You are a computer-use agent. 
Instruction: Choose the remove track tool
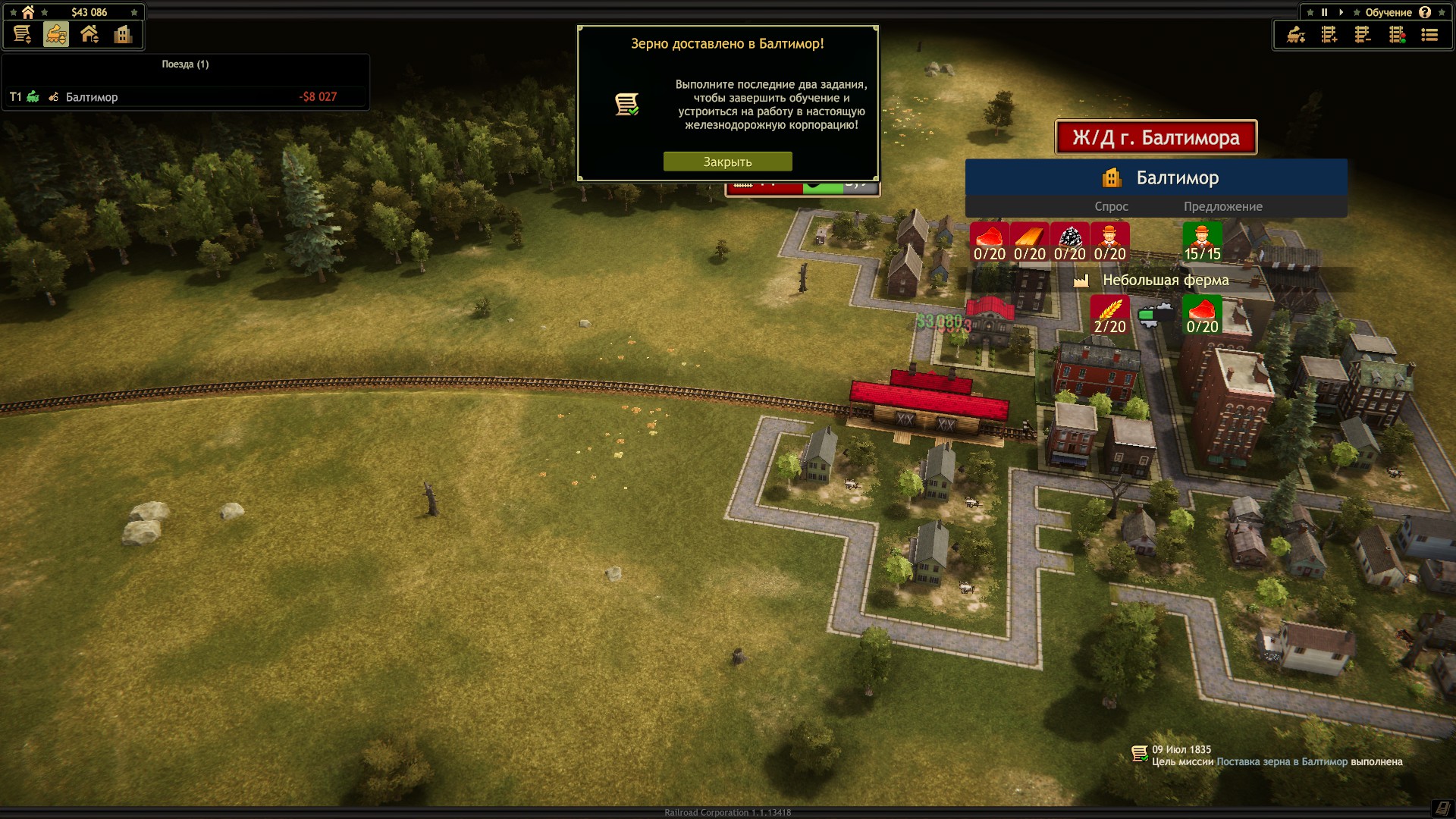pos(1363,35)
